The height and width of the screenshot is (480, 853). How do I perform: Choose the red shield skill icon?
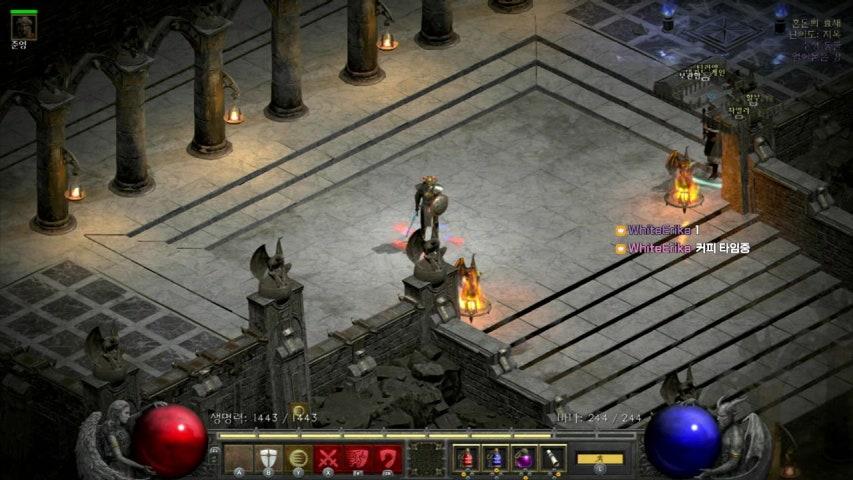click(388, 458)
